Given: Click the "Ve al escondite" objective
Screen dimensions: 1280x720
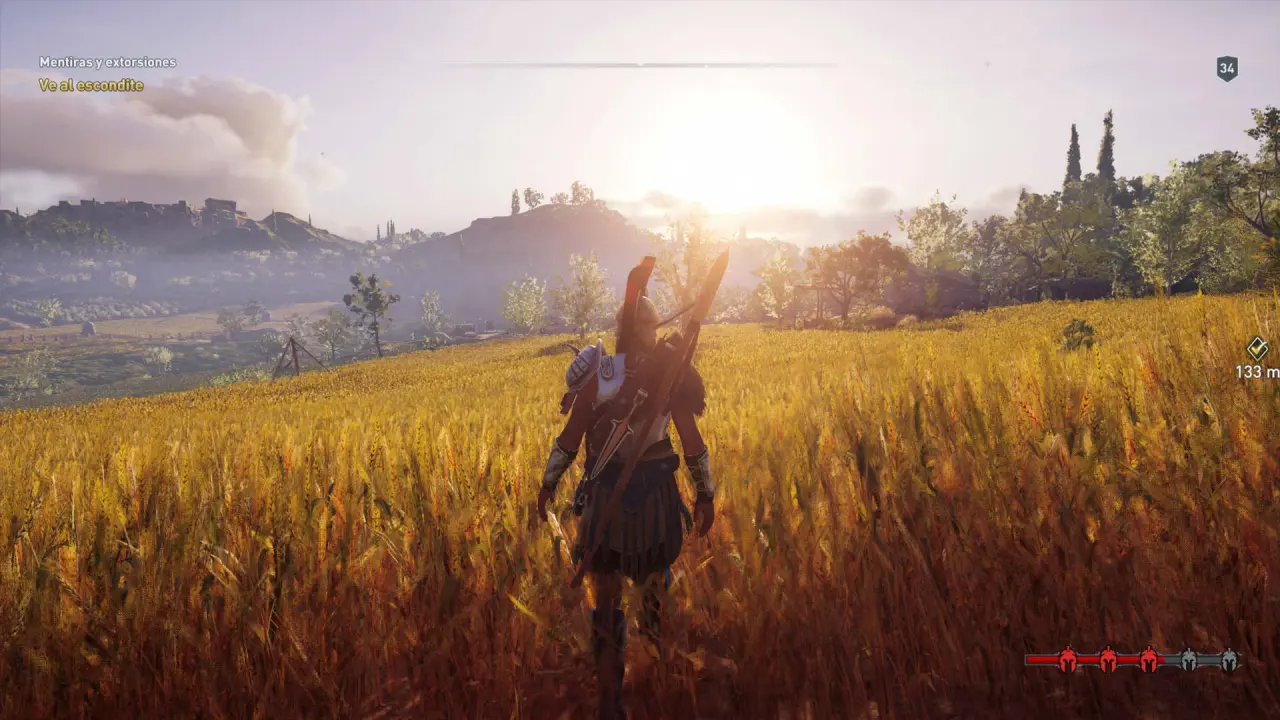Looking at the screenshot, I should [91, 85].
